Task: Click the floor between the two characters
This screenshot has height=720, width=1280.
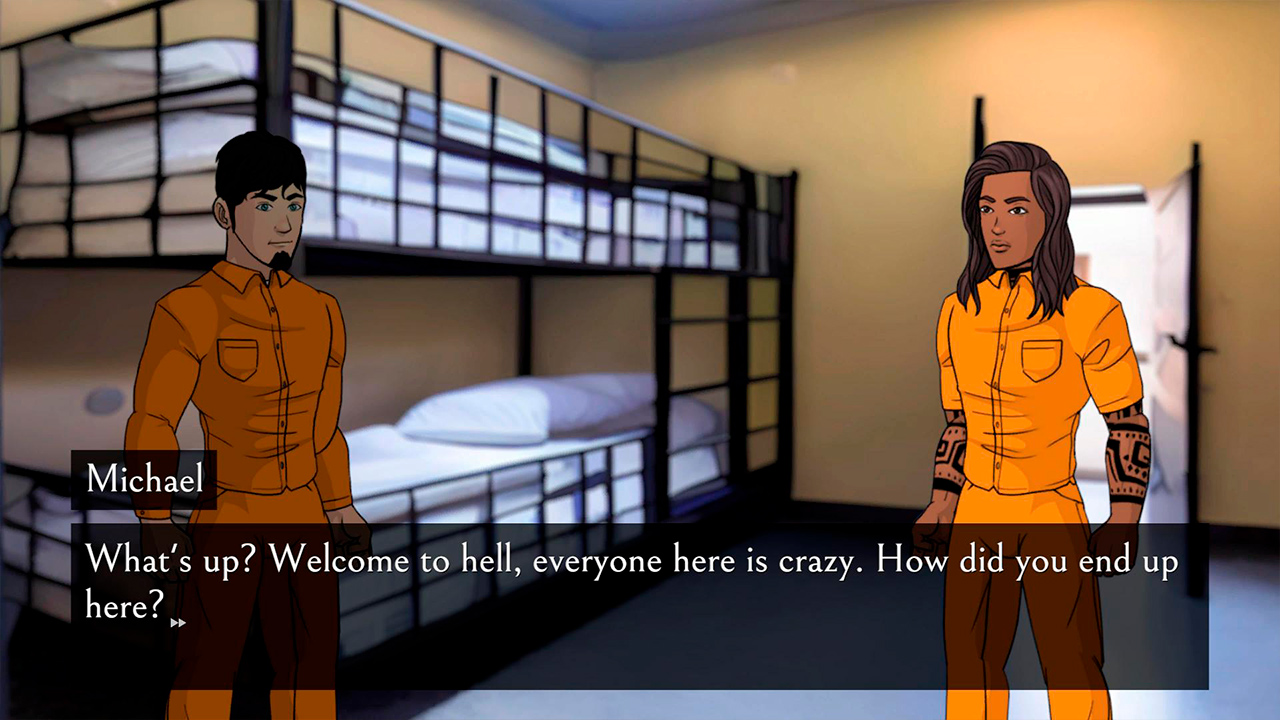Action: click(x=650, y=690)
